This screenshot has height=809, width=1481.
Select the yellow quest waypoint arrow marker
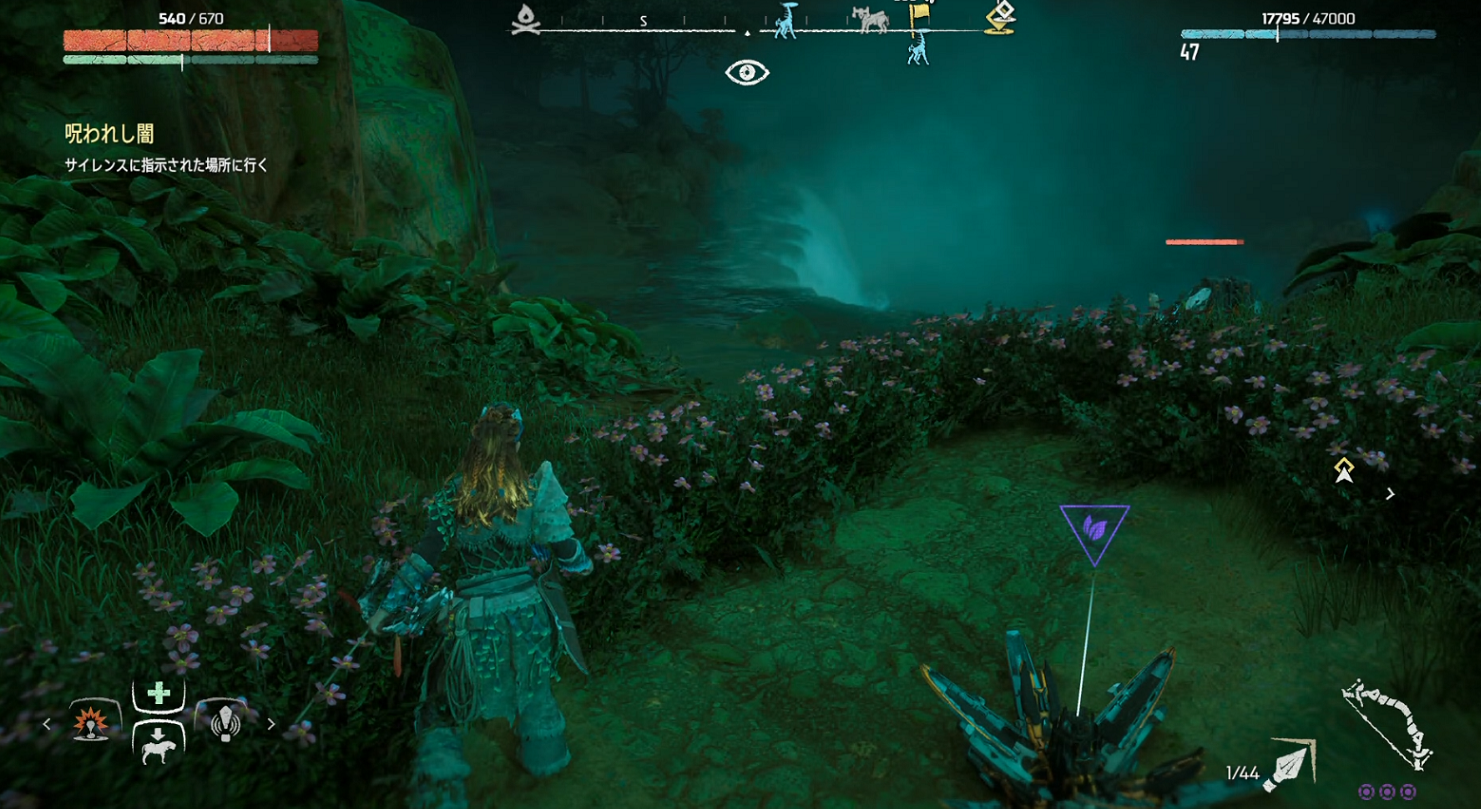point(1344,470)
